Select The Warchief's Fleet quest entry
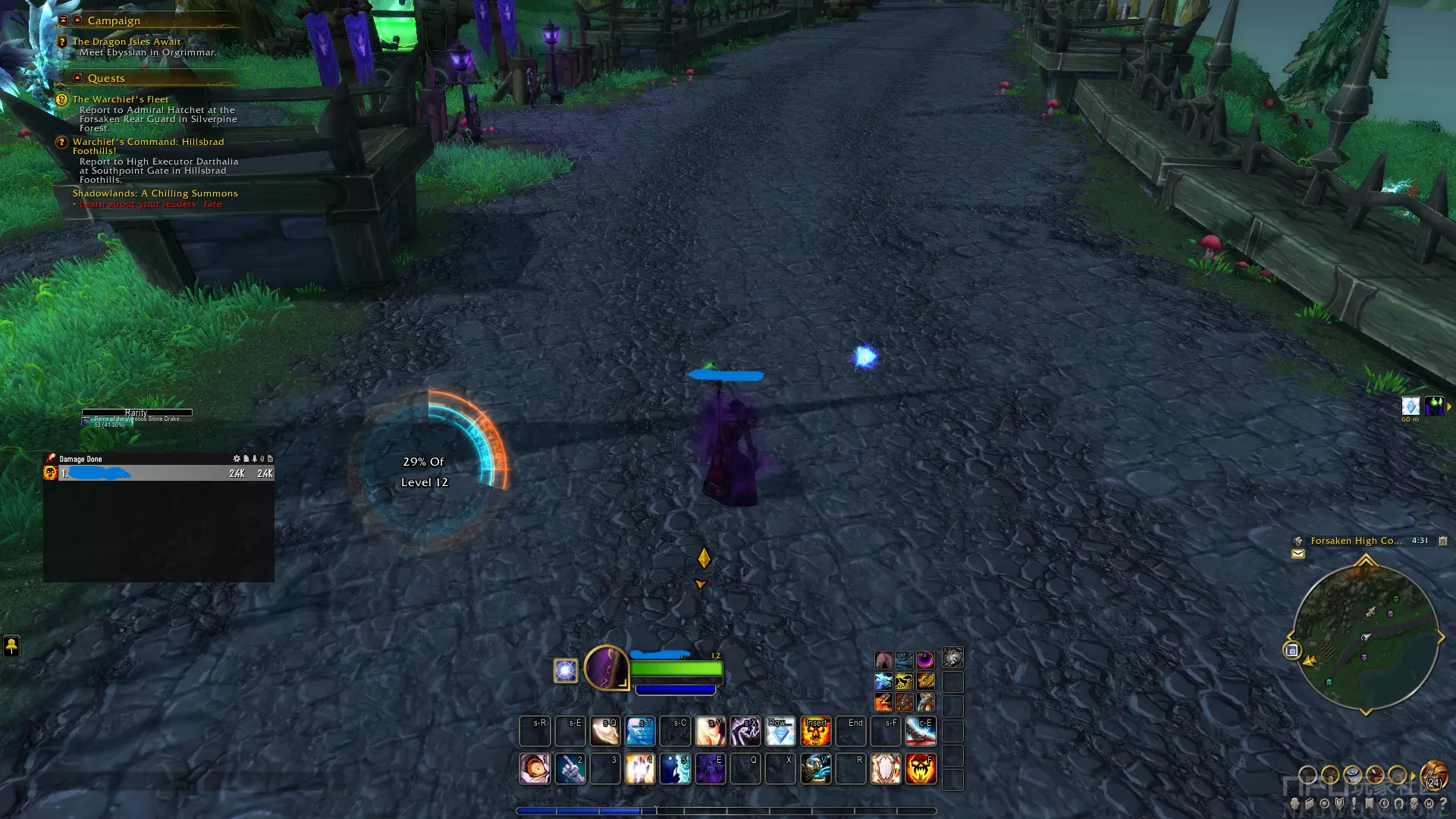This screenshot has width=1456, height=819. click(121, 99)
